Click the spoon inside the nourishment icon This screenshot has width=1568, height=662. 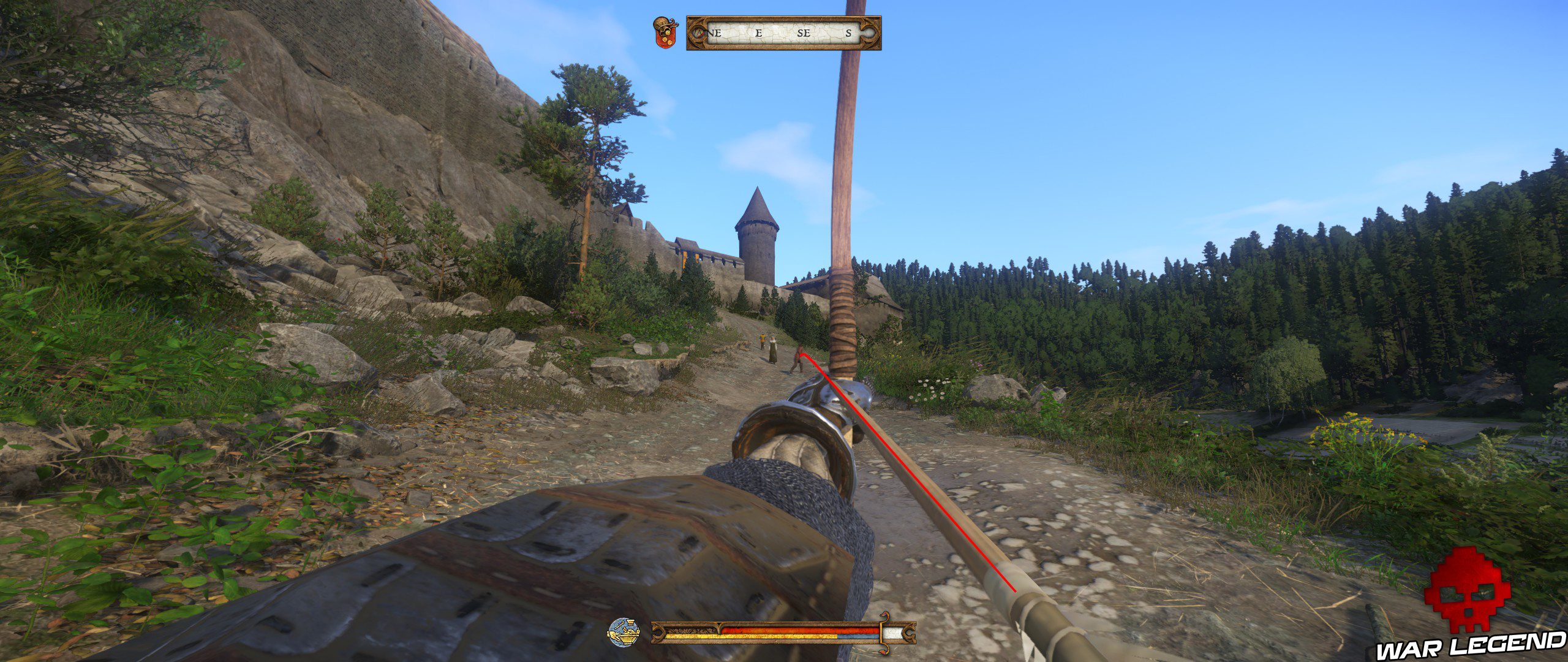pyautogui.click(x=619, y=625)
